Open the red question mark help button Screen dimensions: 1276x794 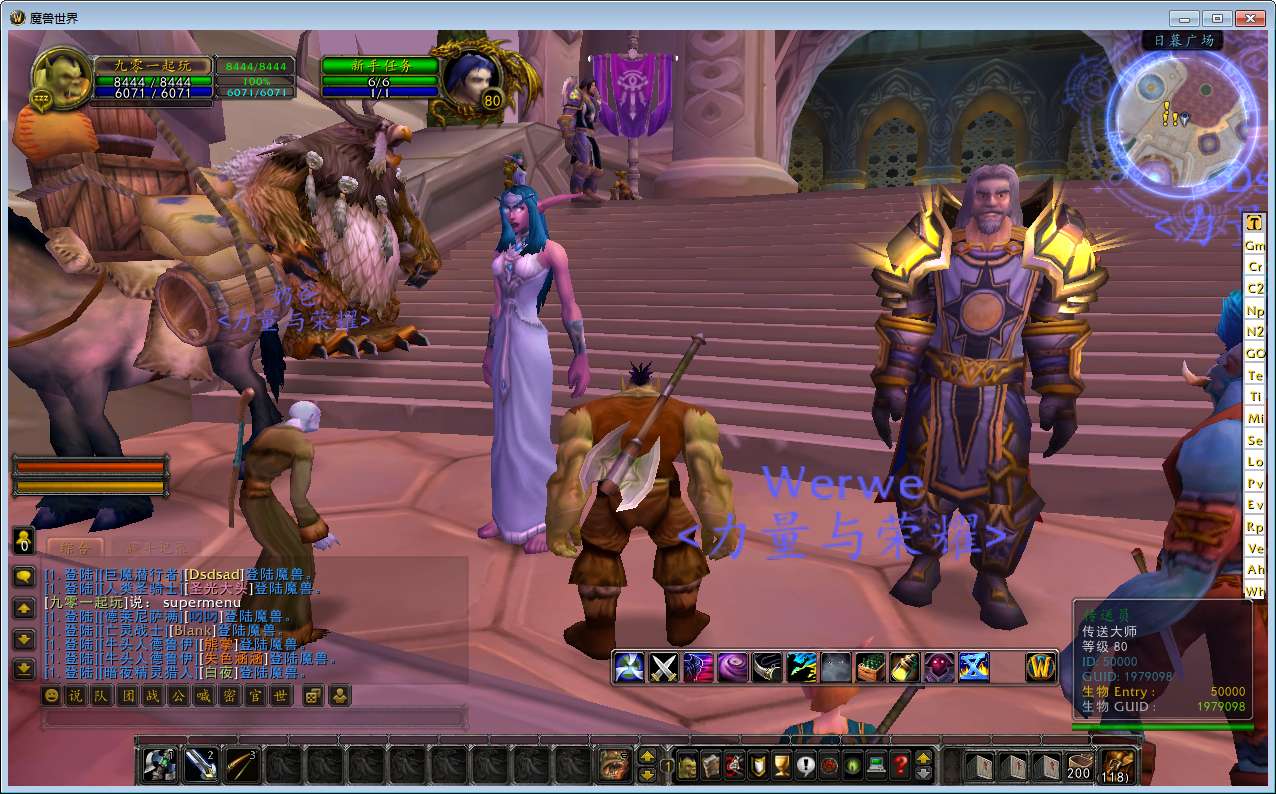pos(900,766)
